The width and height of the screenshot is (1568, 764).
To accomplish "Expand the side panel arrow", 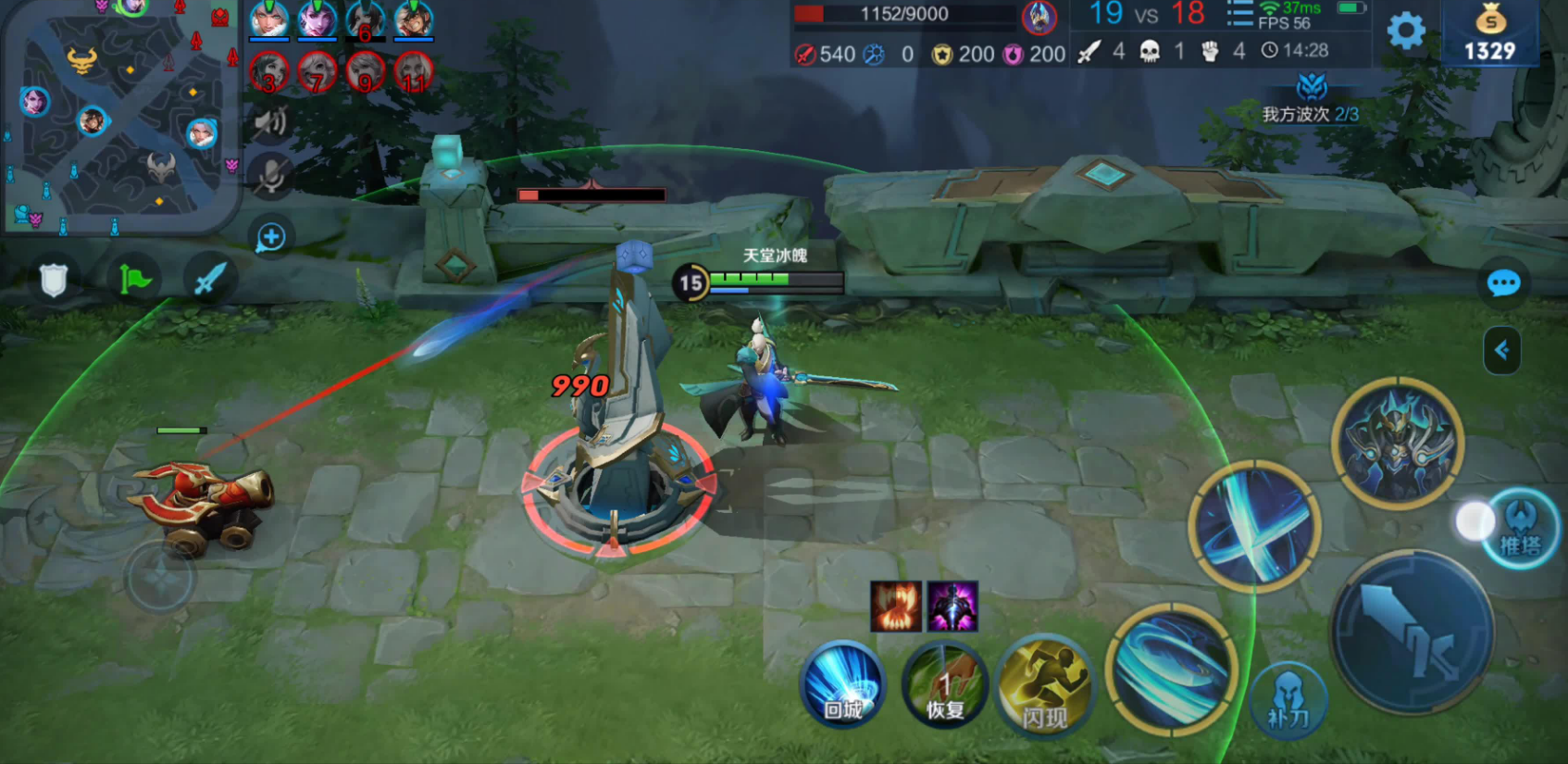I will [1501, 350].
